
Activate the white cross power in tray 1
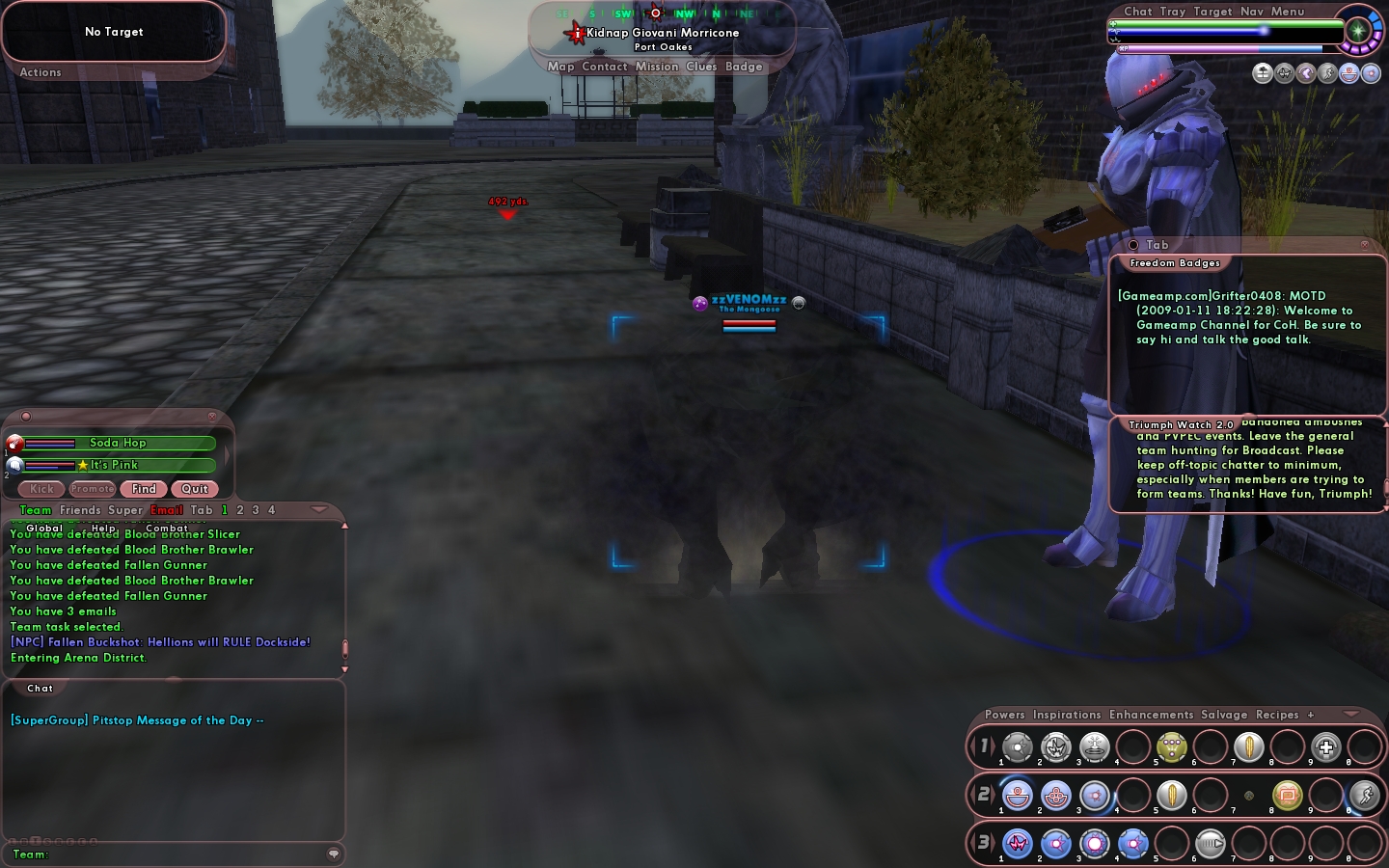tap(1326, 746)
